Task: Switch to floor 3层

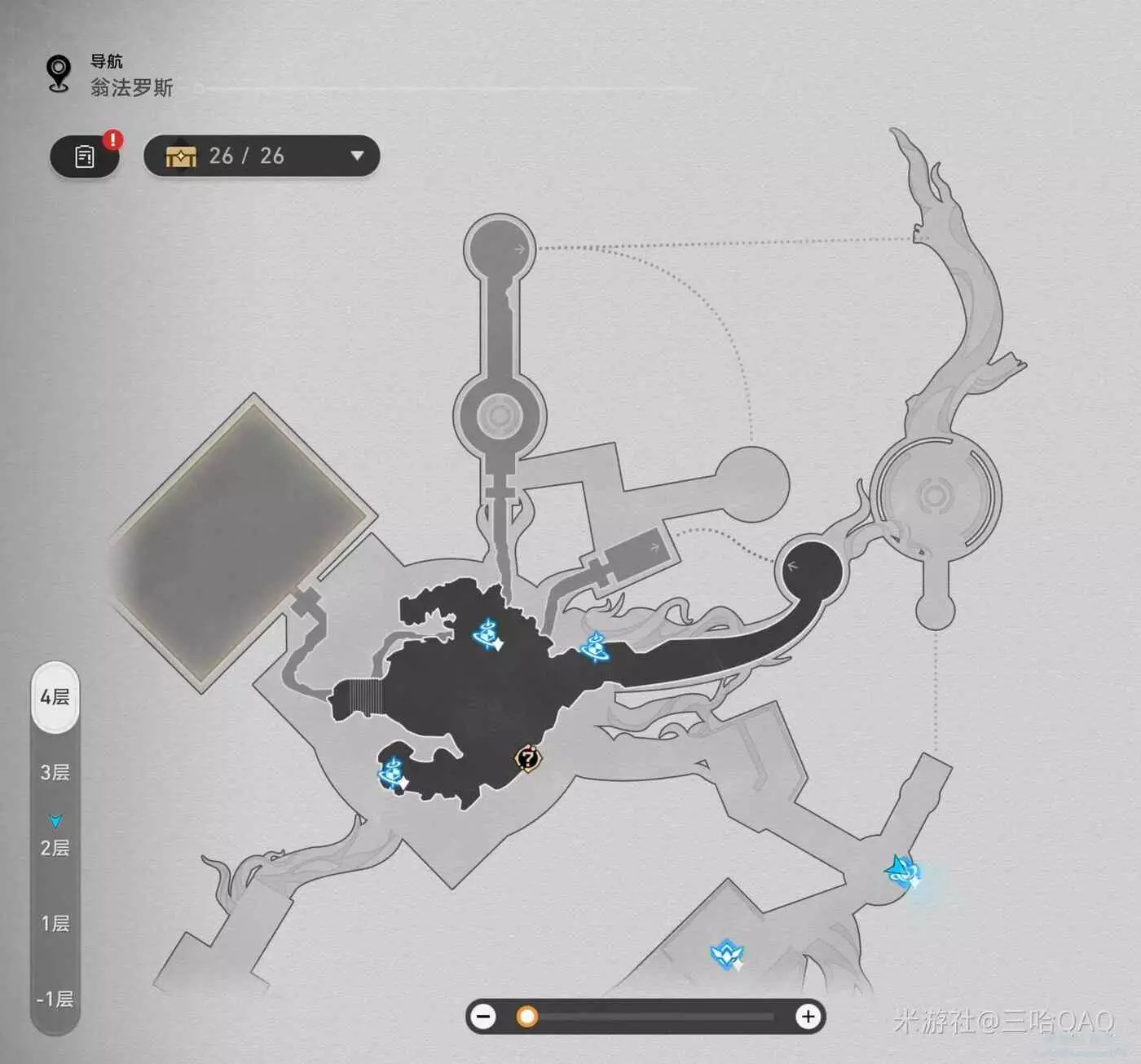Action: point(55,772)
